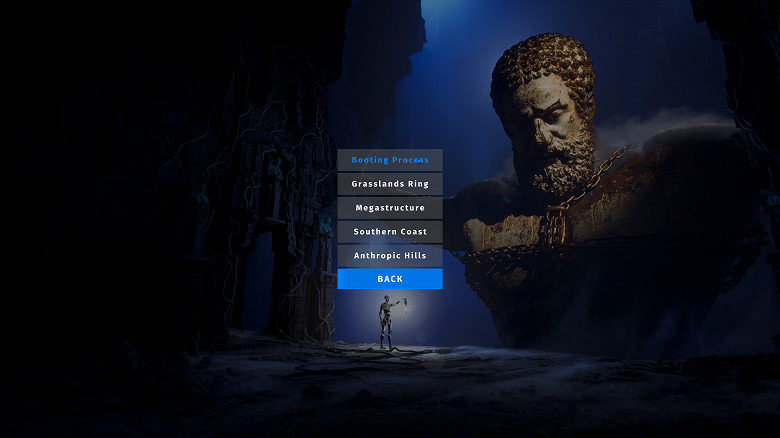The image size is (780, 438).
Task: Pick Southern Coast from the list
Action: point(390,232)
